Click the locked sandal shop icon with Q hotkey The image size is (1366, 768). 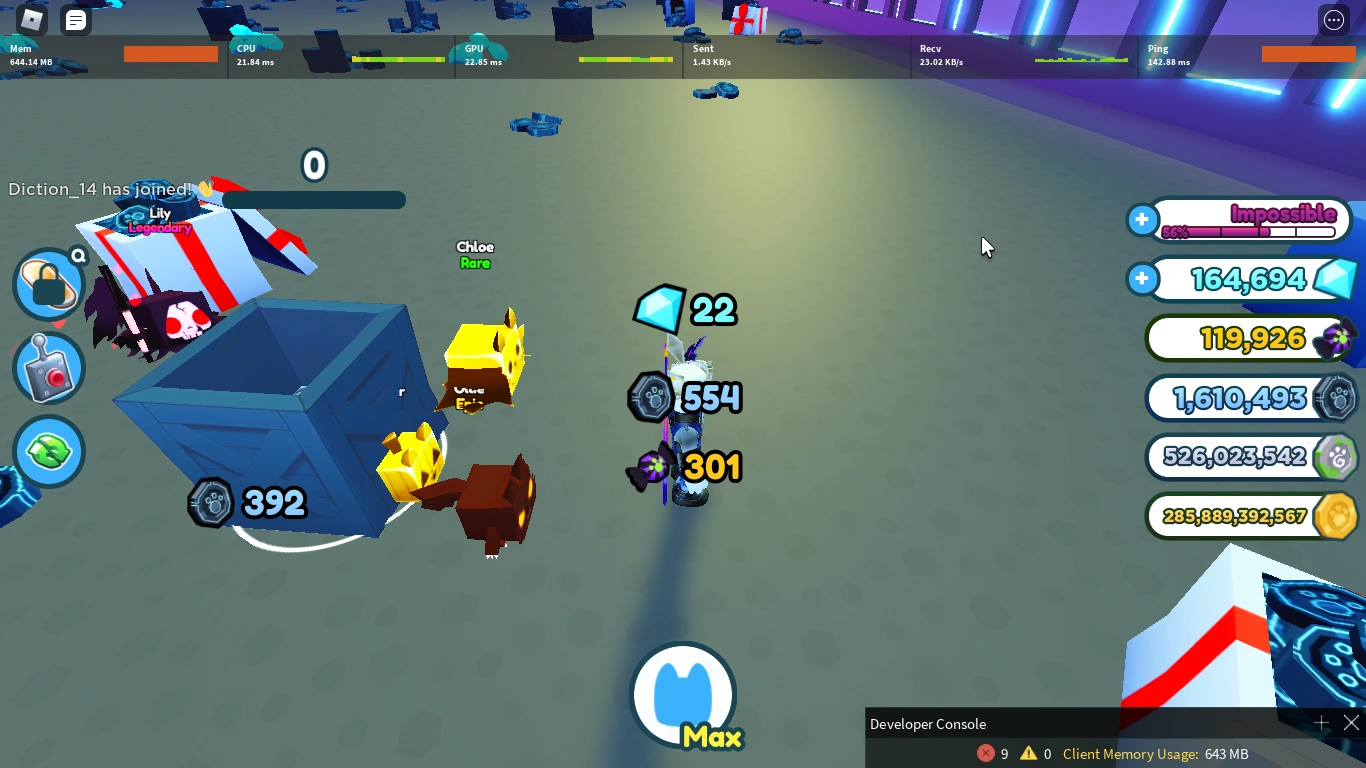[48, 285]
